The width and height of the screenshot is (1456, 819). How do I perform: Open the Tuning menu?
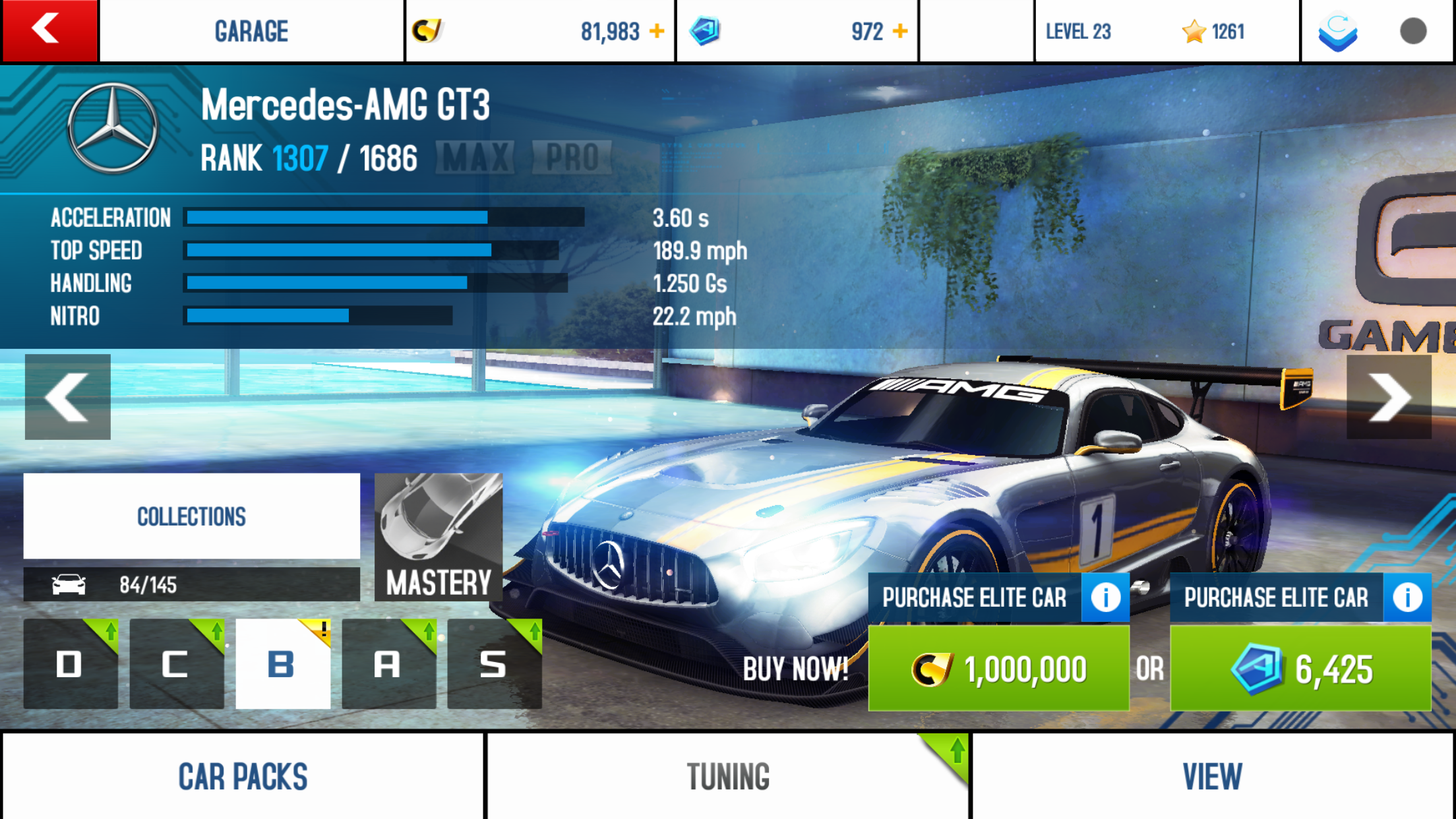(728, 776)
